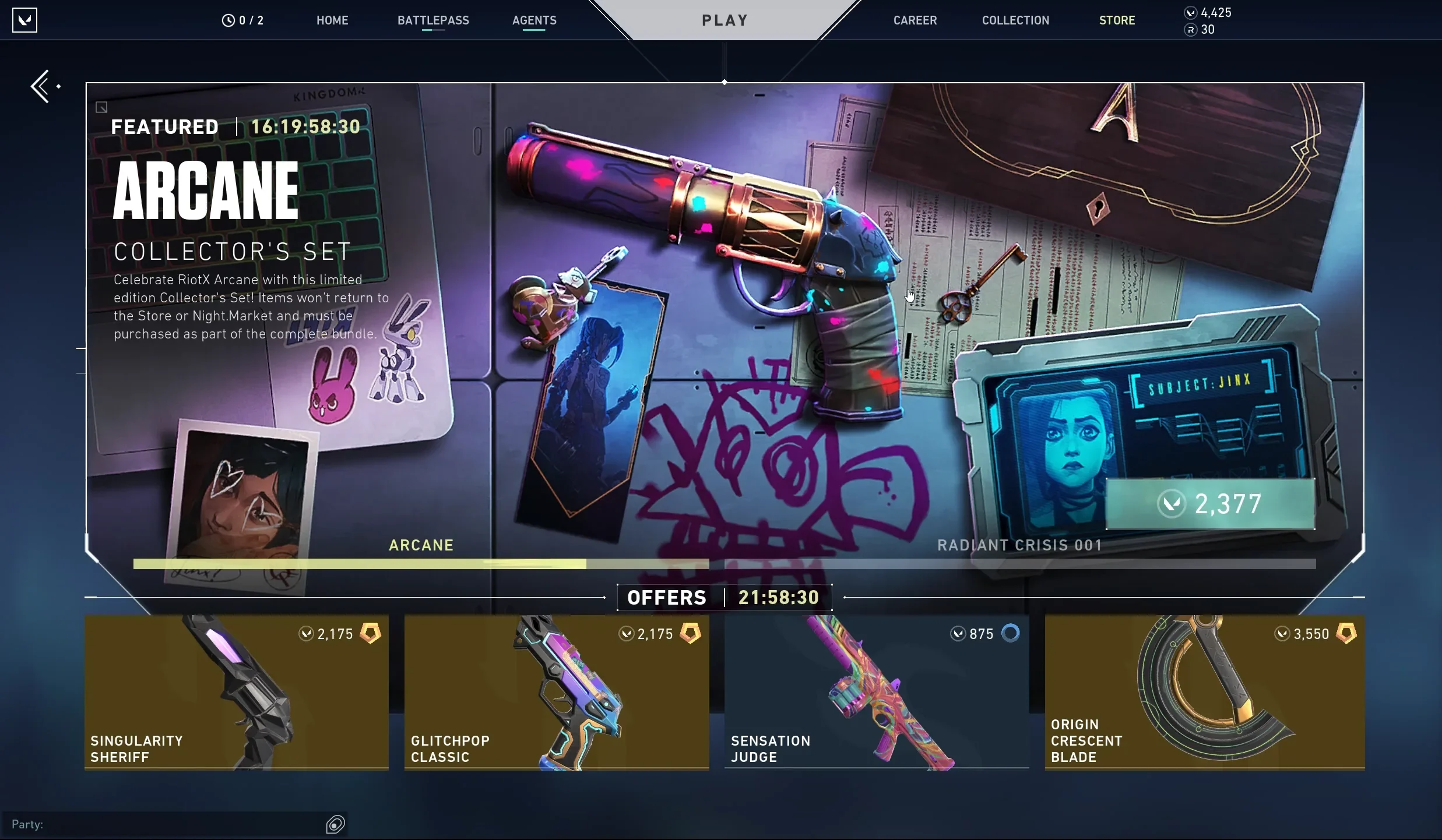Navigate to the AGENTS menu
This screenshot has width=1442, height=840.
[533, 20]
